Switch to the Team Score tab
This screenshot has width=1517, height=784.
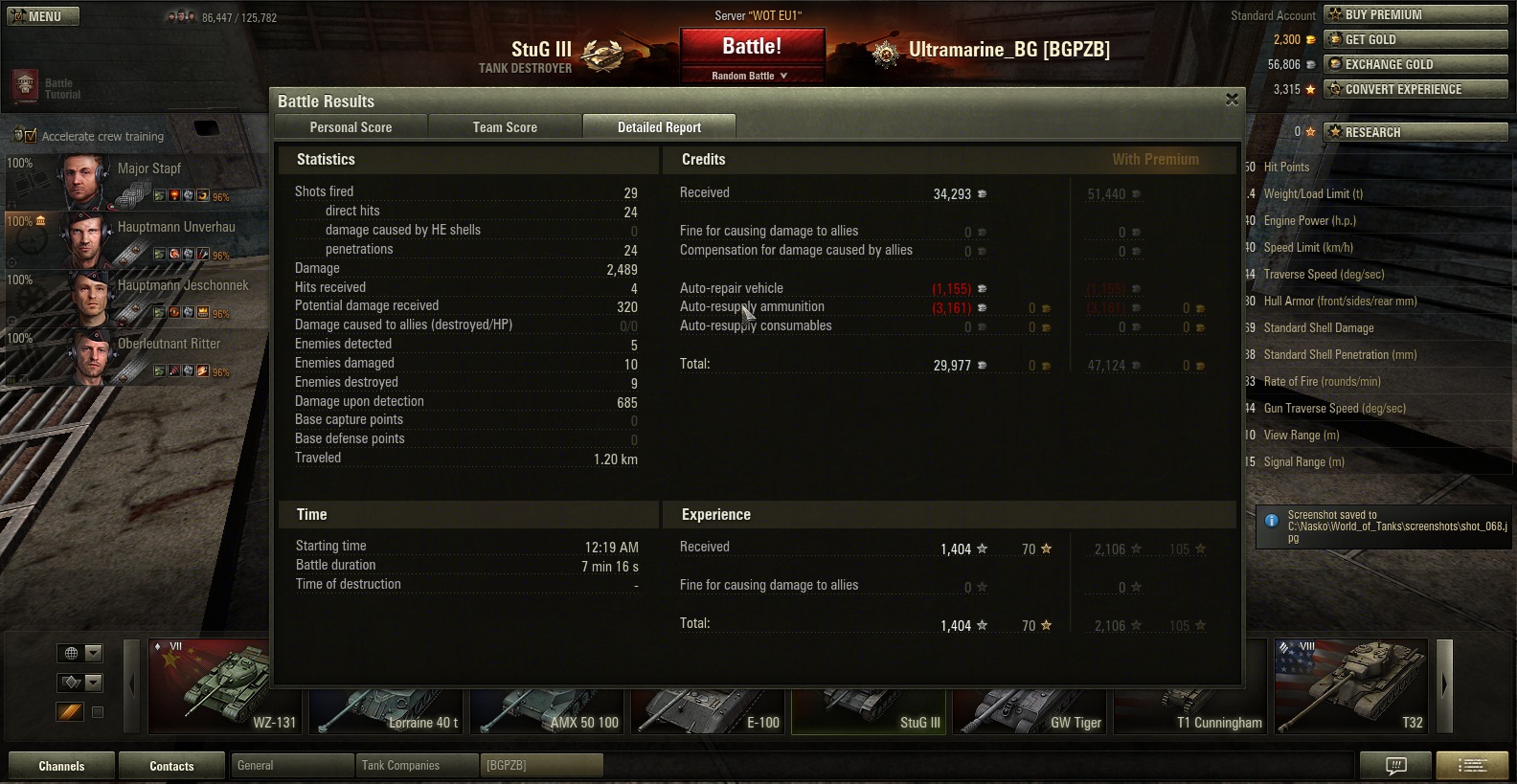(x=505, y=127)
